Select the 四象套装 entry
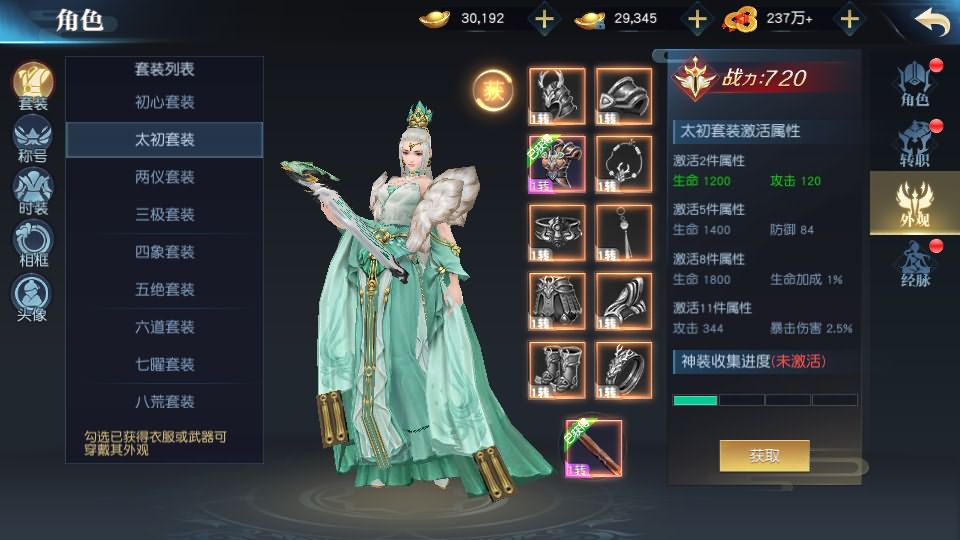The image size is (960, 540). pos(164,252)
